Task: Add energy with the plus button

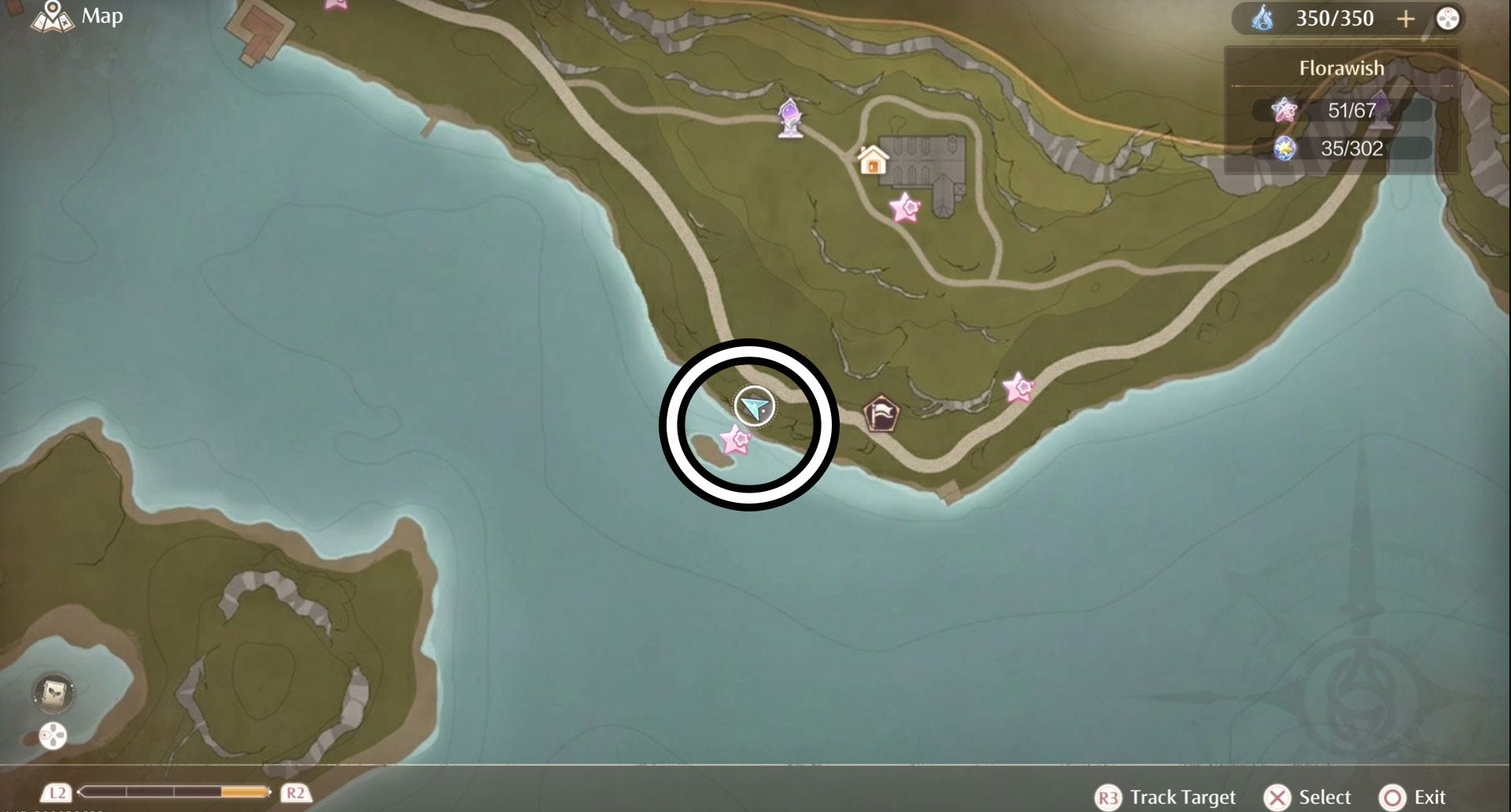Action: [1406, 19]
